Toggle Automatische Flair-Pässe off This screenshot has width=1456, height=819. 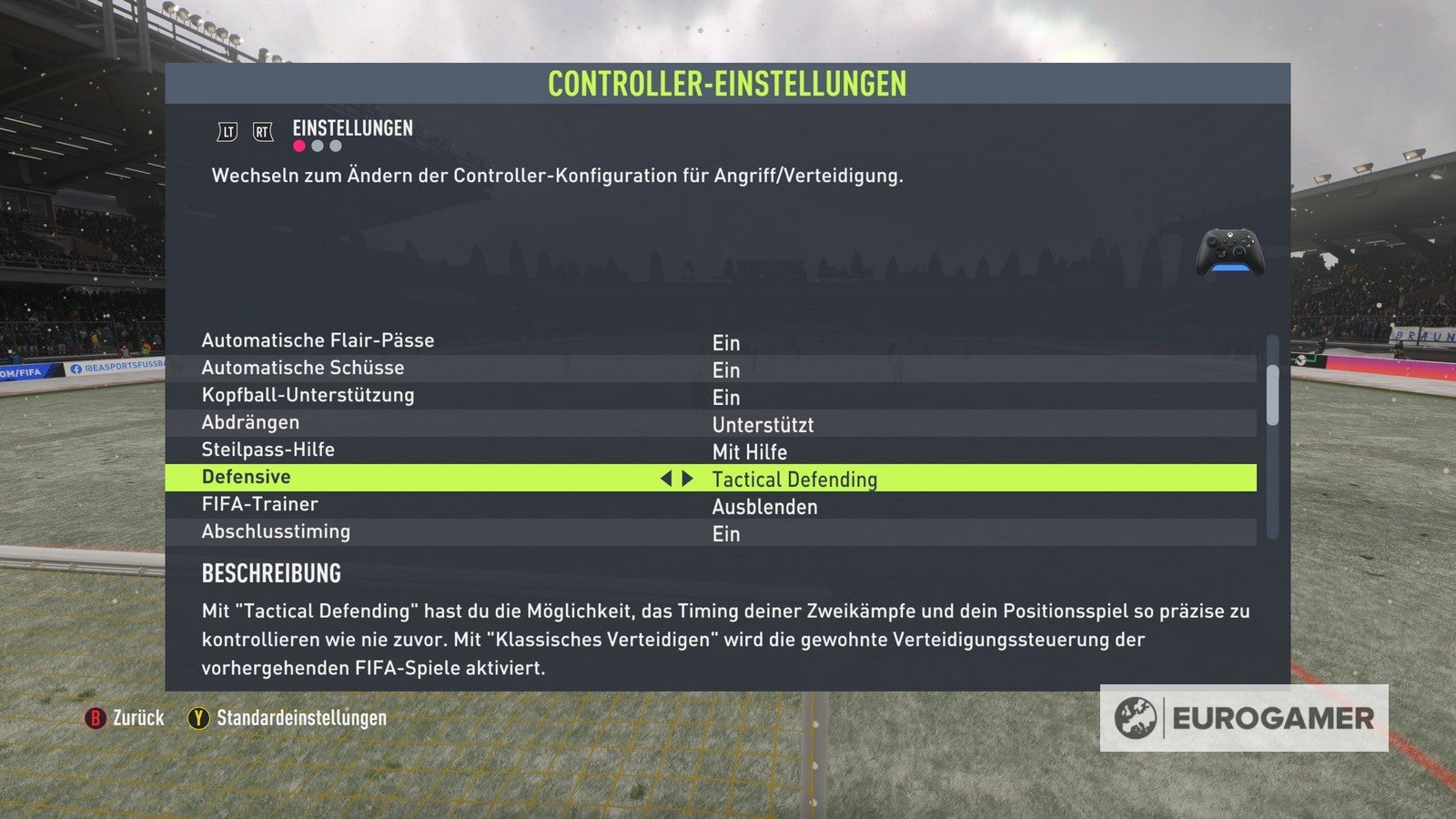point(727,343)
